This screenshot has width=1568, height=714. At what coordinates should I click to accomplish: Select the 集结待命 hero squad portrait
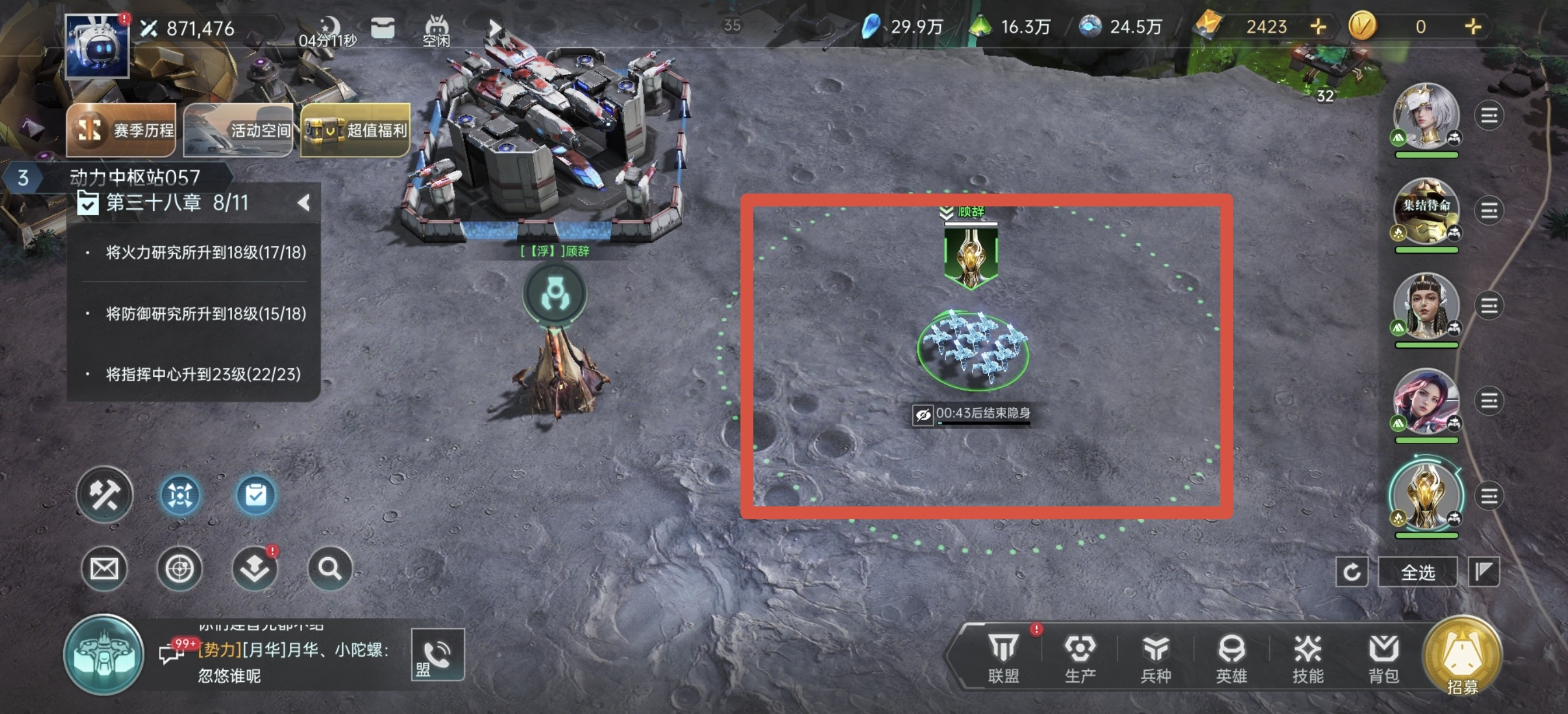point(1426,211)
